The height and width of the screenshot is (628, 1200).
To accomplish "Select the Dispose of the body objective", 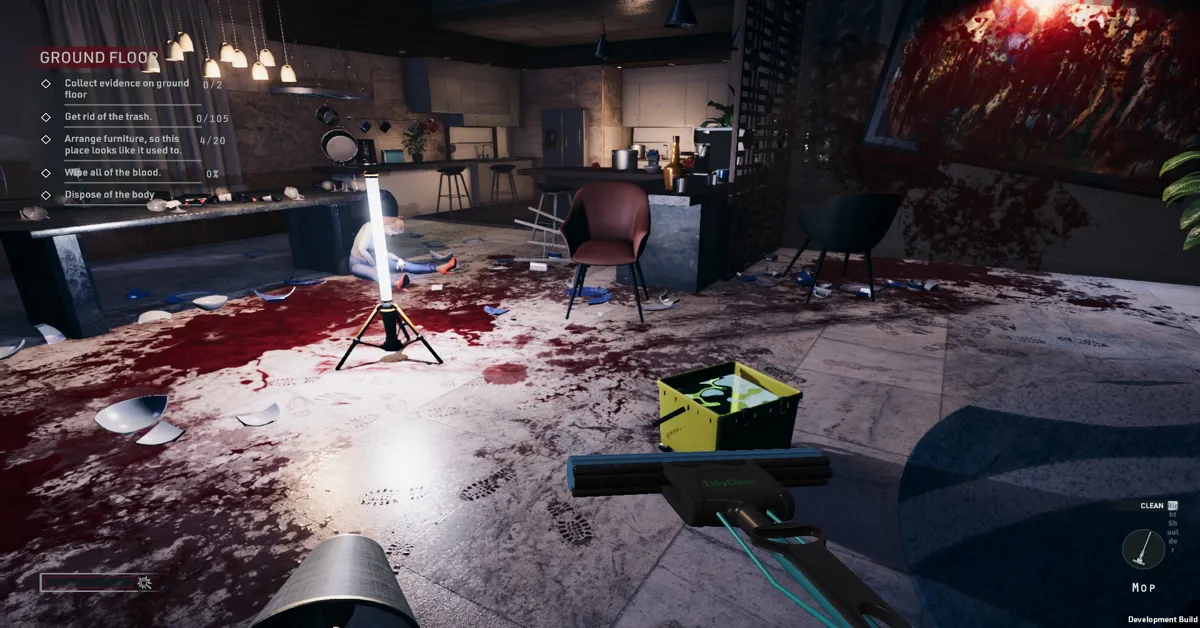I will pyautogui.click(x=110, y=195).
